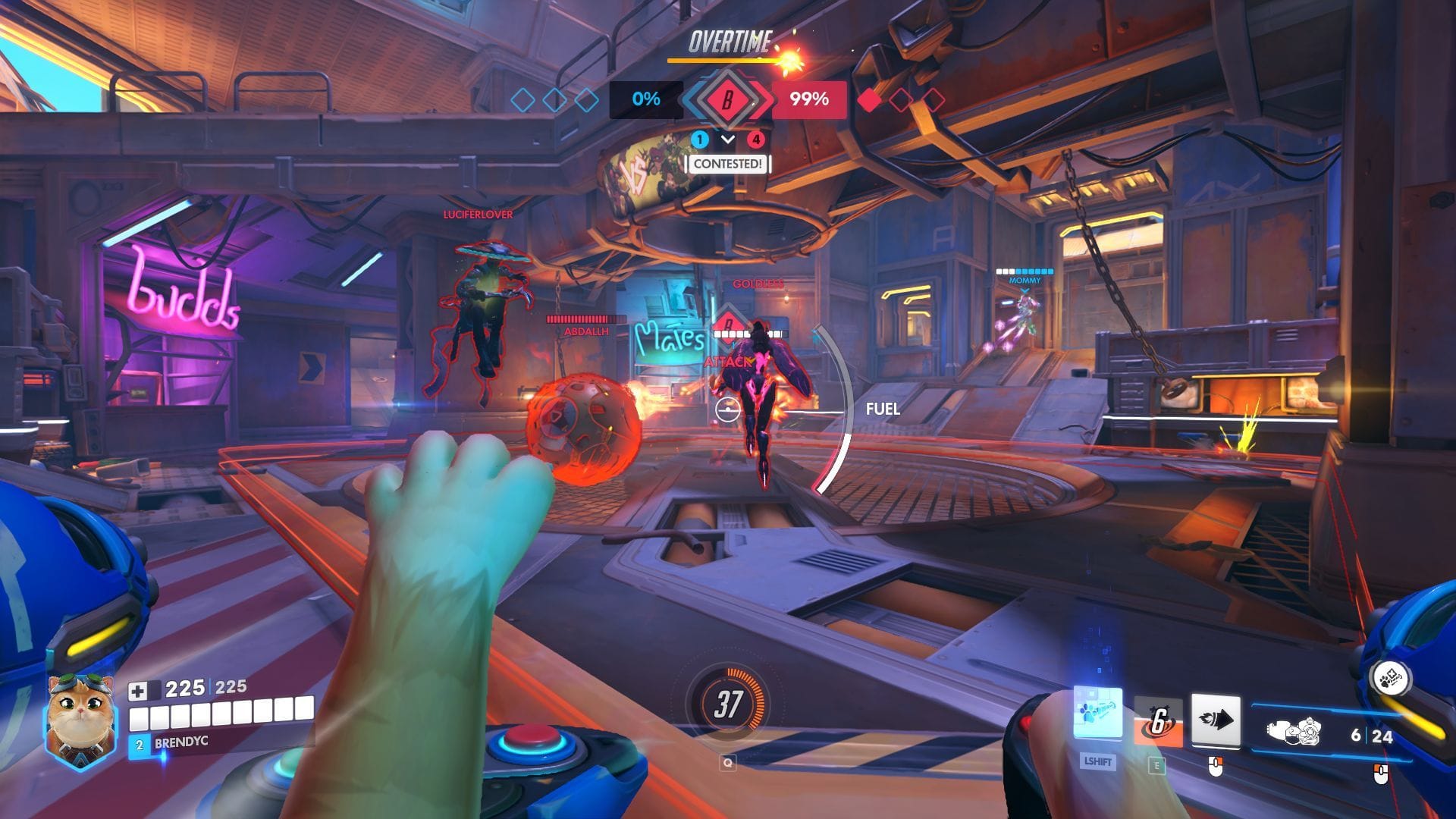1456x819 pixels.
Task: Click the CONTESTED! status banner
Action: tap(727, 164)
